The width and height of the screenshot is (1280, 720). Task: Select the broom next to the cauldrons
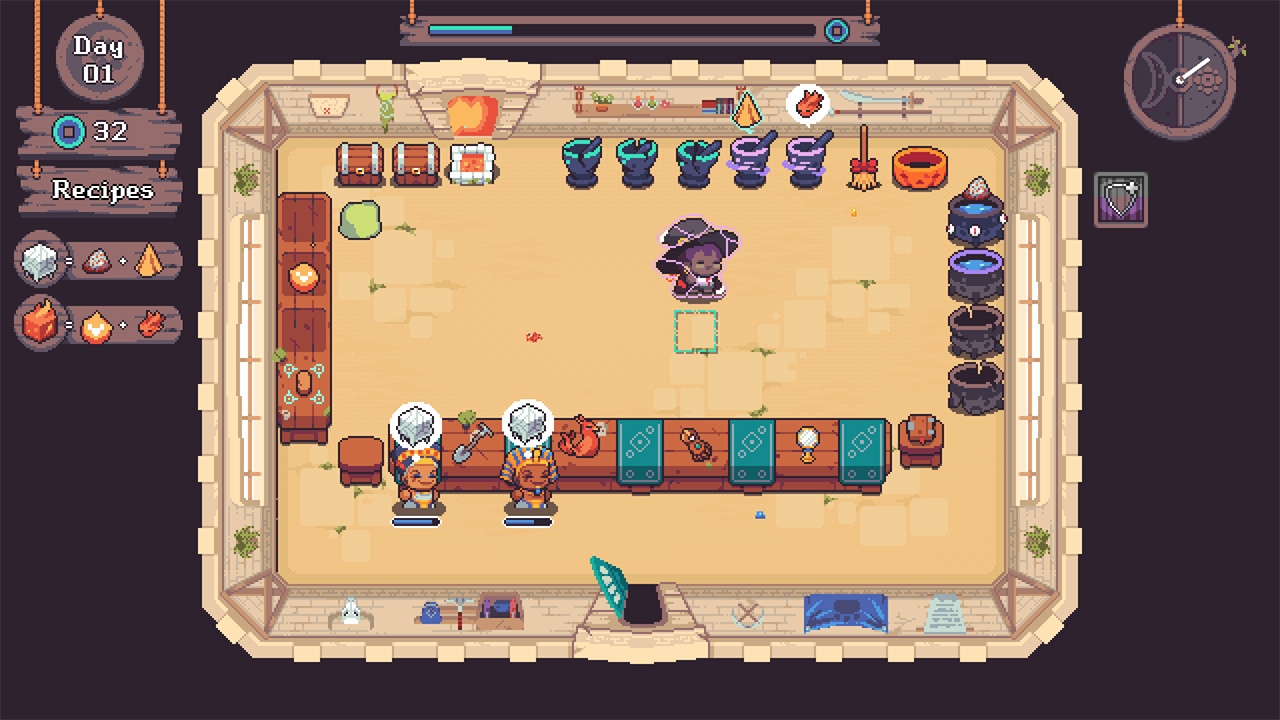(862, 165)
